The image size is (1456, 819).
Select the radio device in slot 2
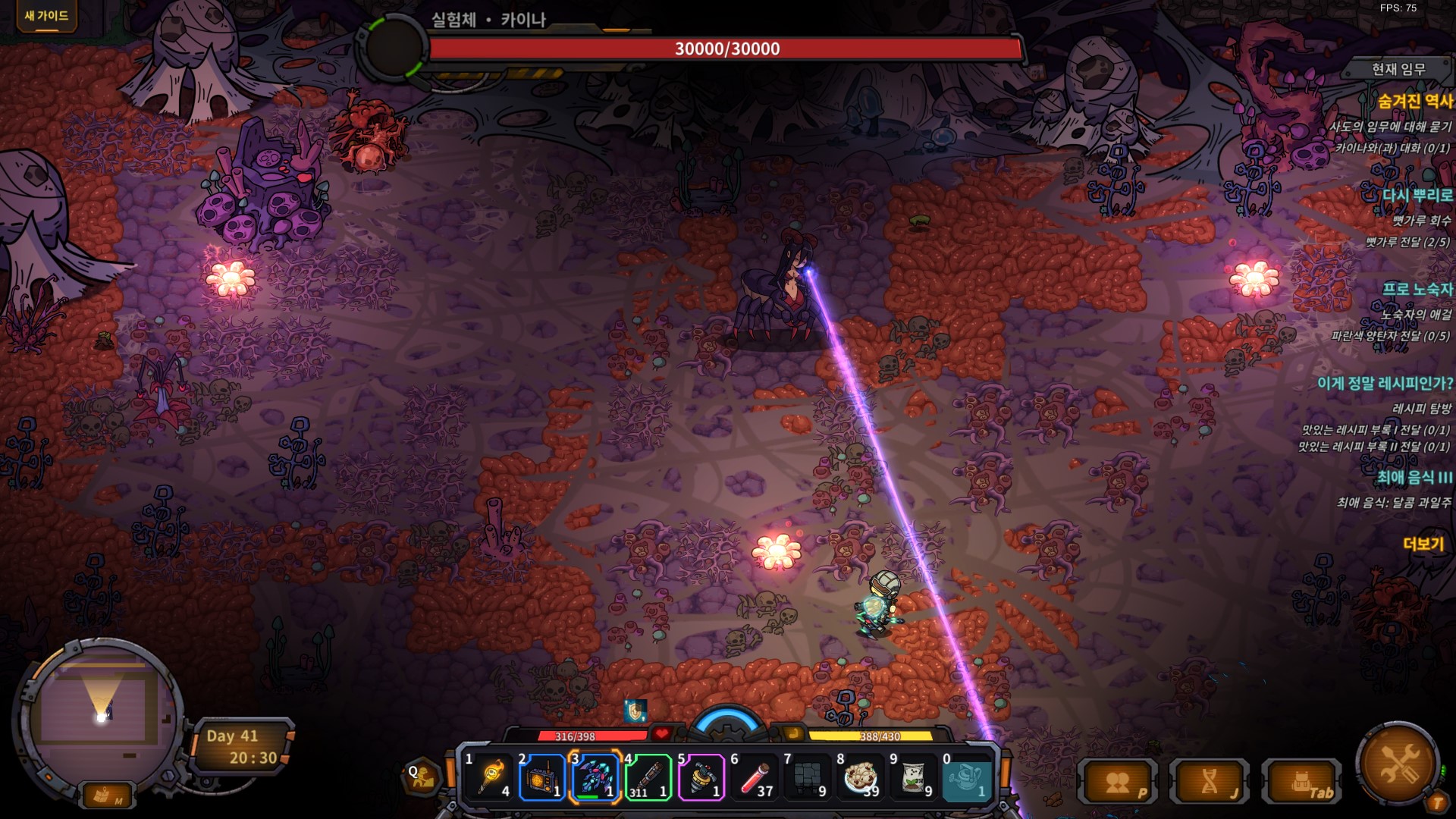point(542,777)
